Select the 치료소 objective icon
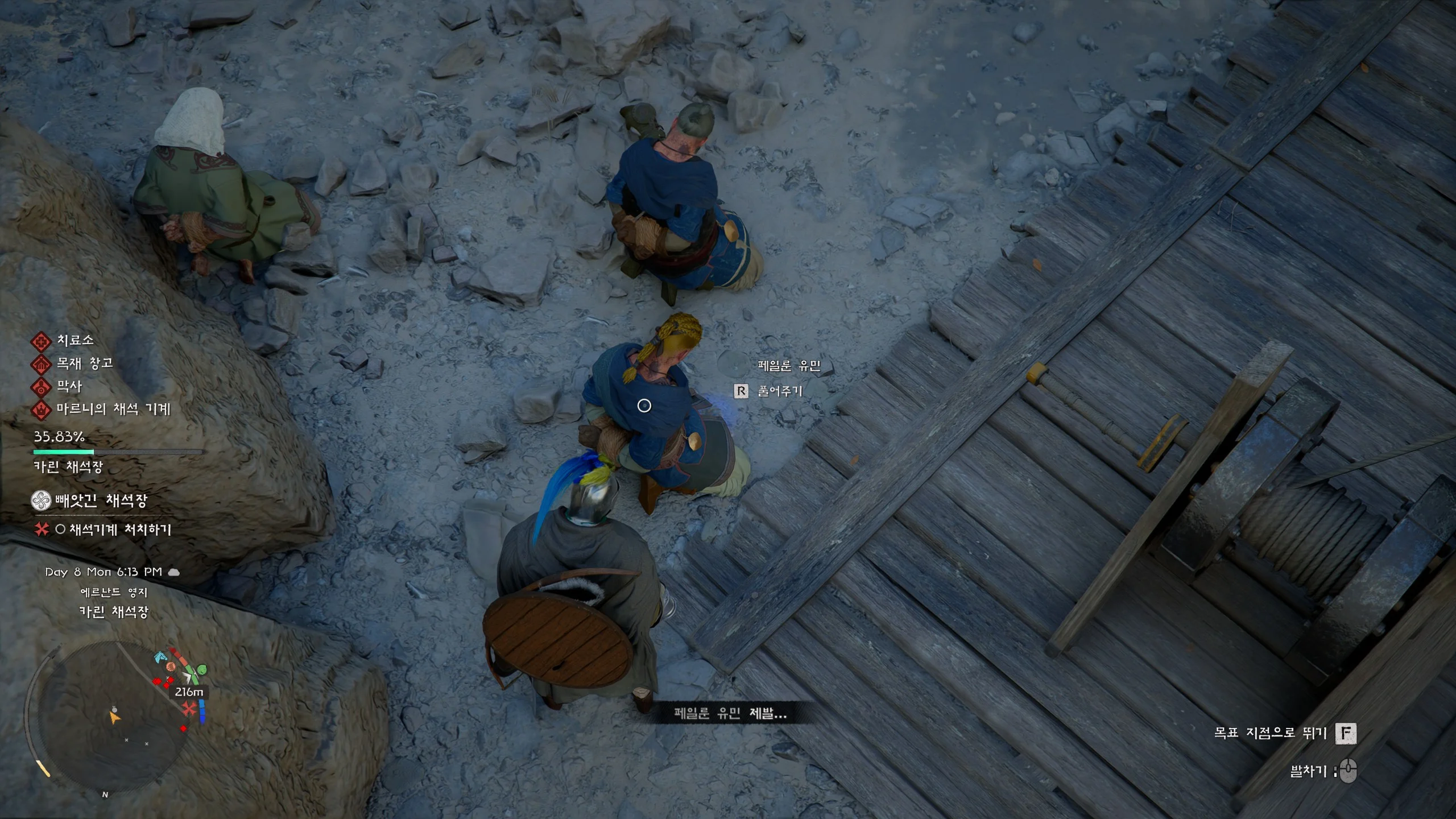The width and height of the screenshot is (1456, 819). pyautogui.click(x=41, y=341)
